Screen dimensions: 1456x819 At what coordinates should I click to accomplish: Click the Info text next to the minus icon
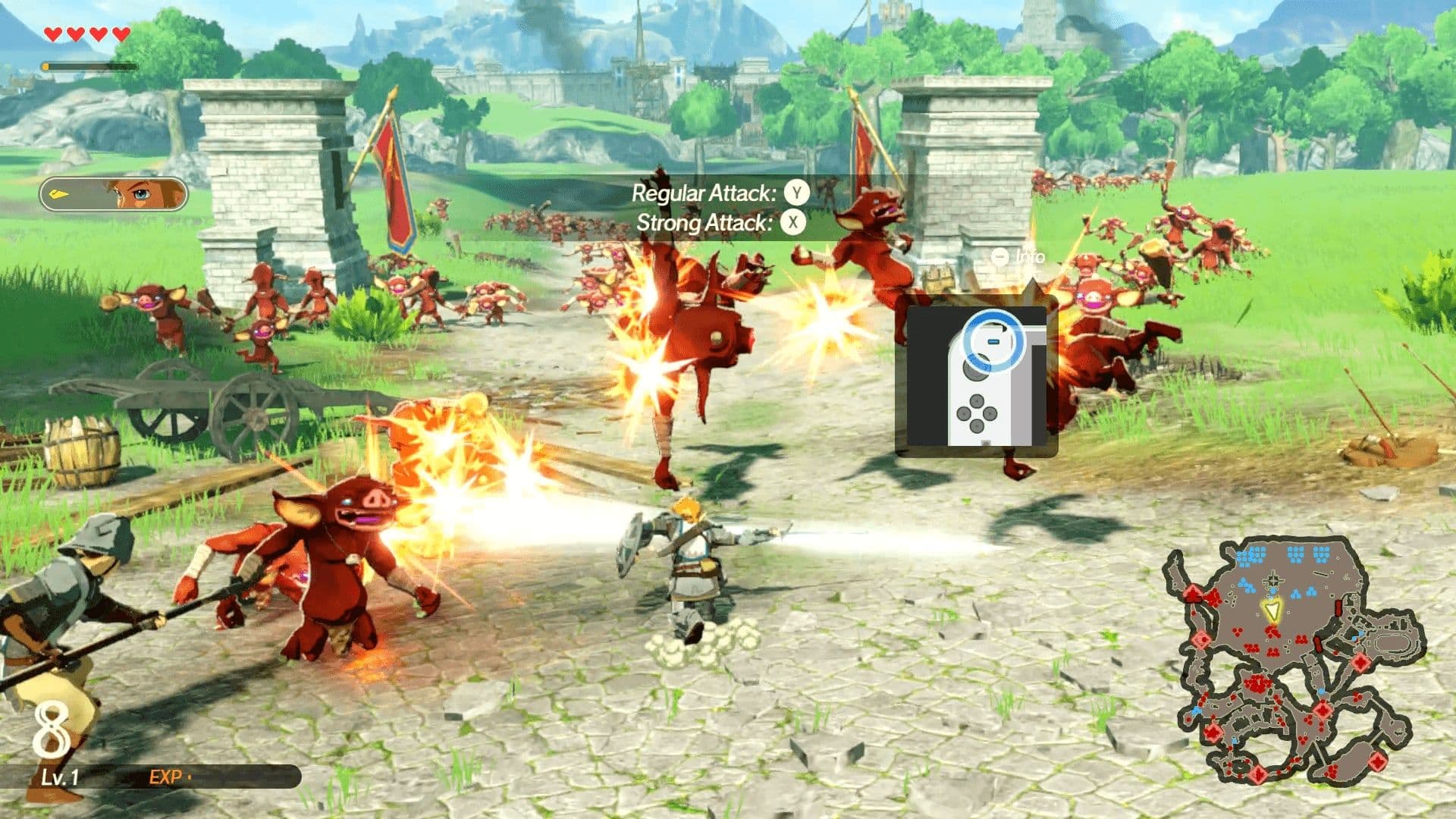1030,258
